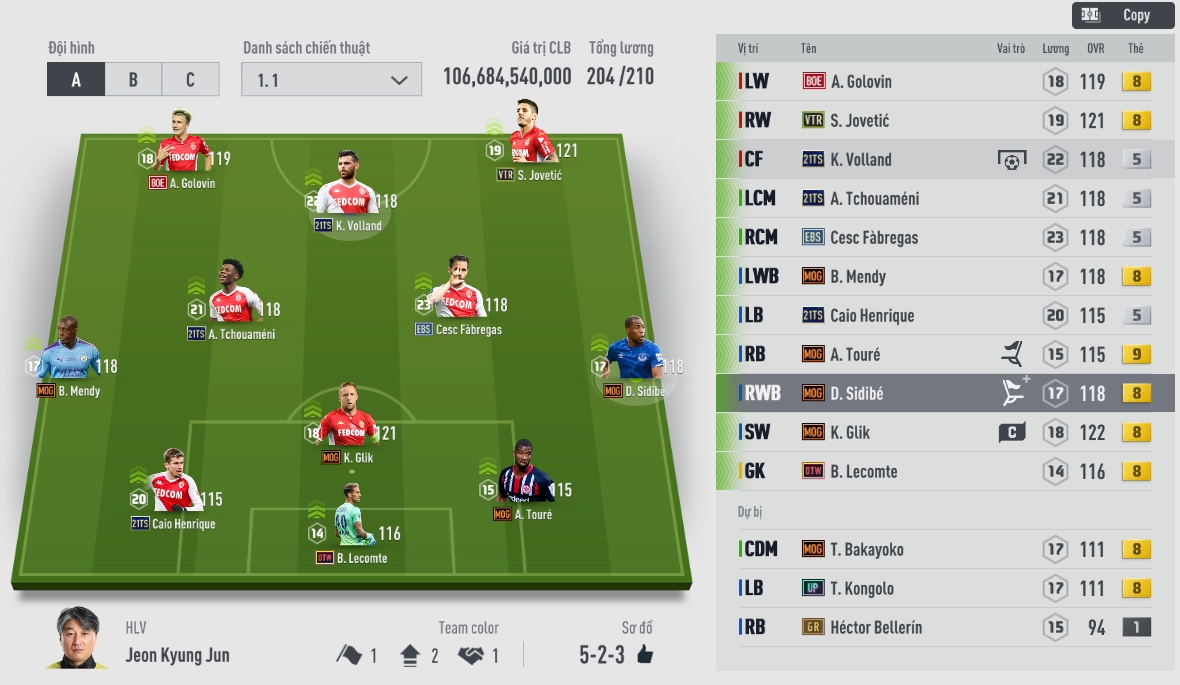Viewport: 1180px width, 685px height.
Task: Open the tactics list dropdown
Action: [x=331, y=80]
